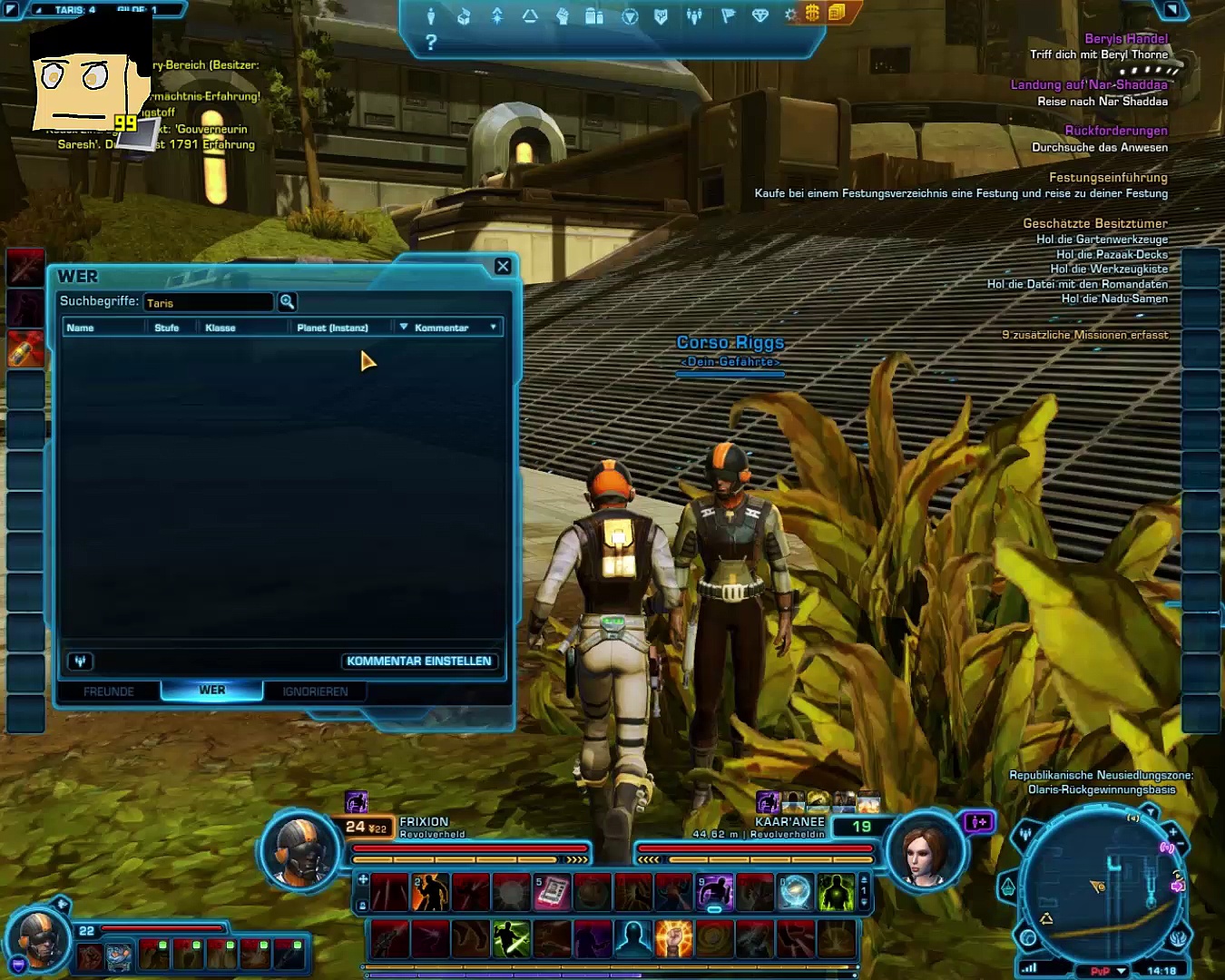Close the WER search window
Screen dimensions: 1225x980
pyautogui.click(x=503, y=266)
